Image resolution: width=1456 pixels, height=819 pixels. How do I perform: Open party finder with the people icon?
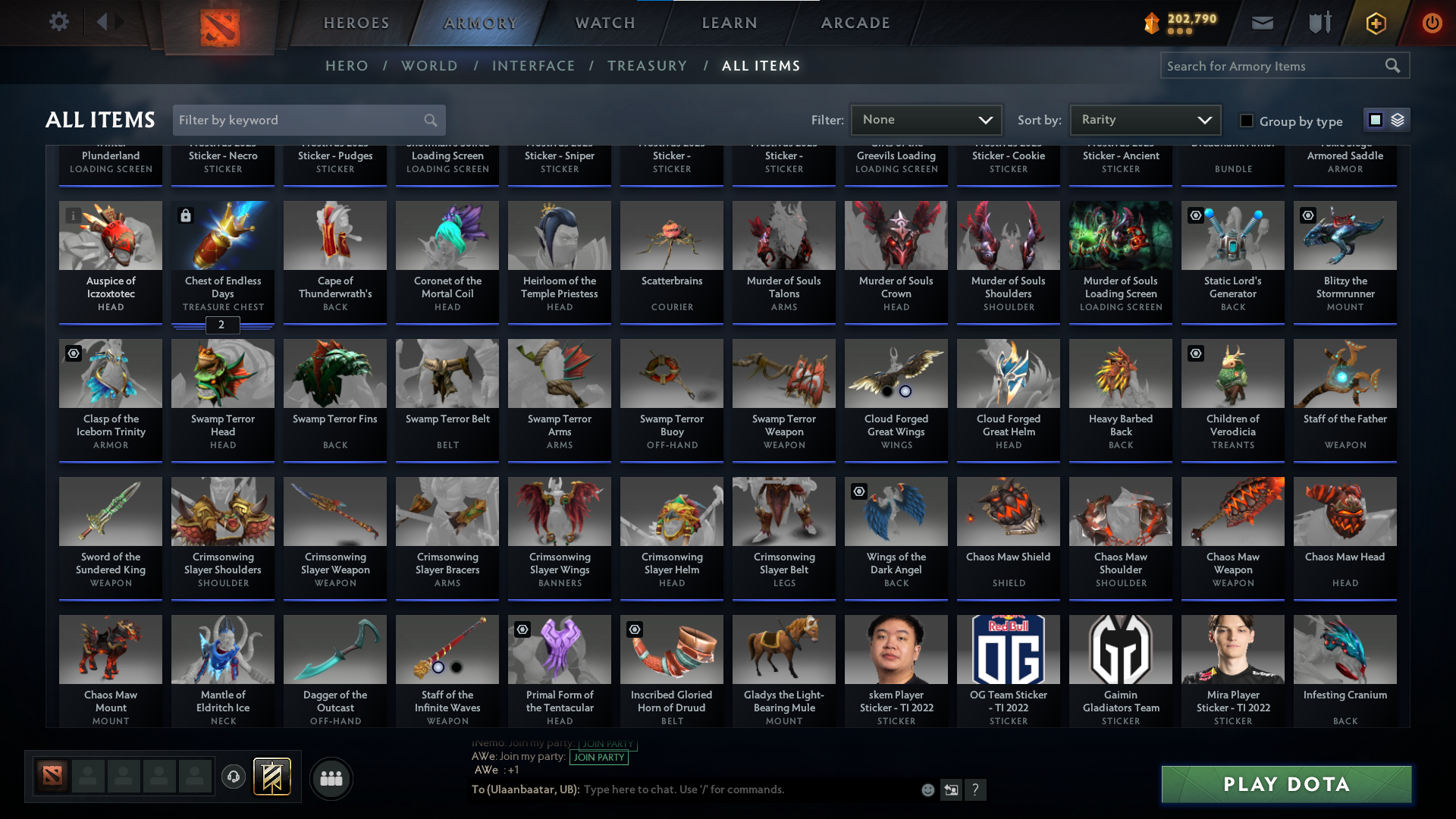[331, 779]
